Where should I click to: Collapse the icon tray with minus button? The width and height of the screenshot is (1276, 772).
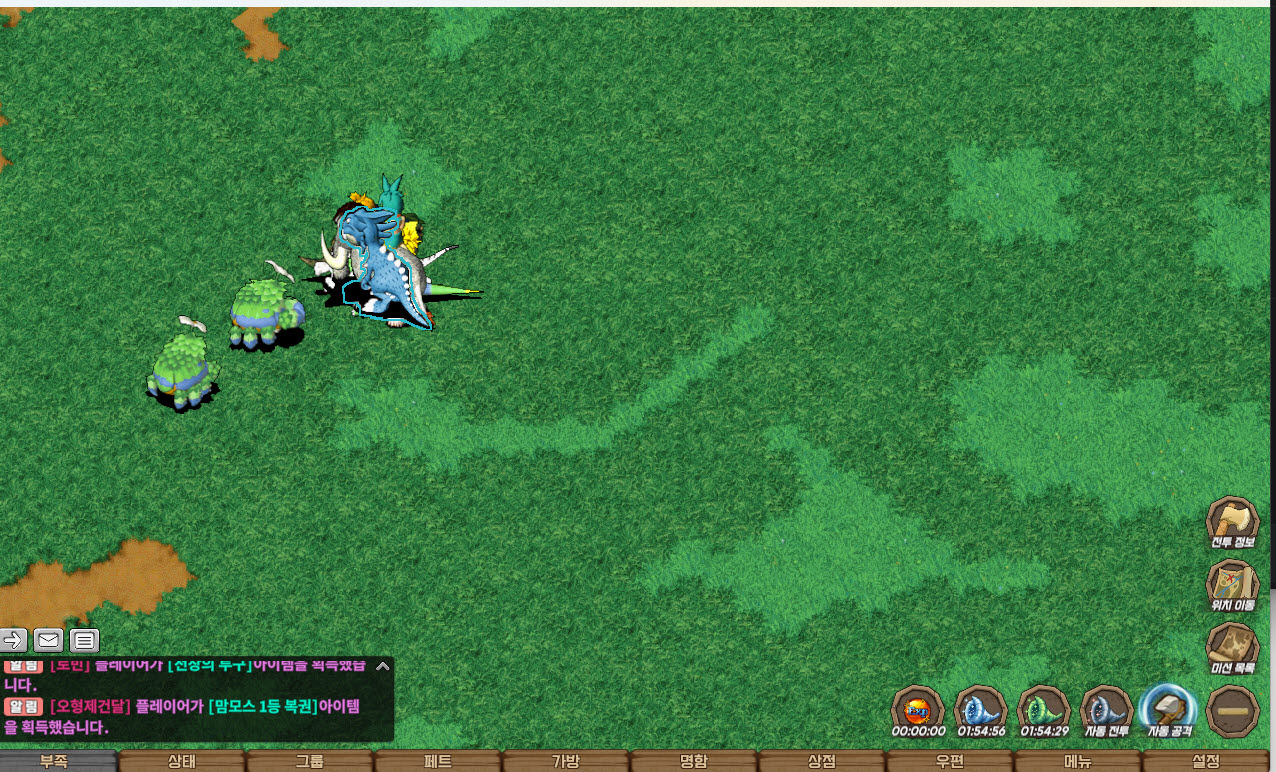pos(1232,711)
